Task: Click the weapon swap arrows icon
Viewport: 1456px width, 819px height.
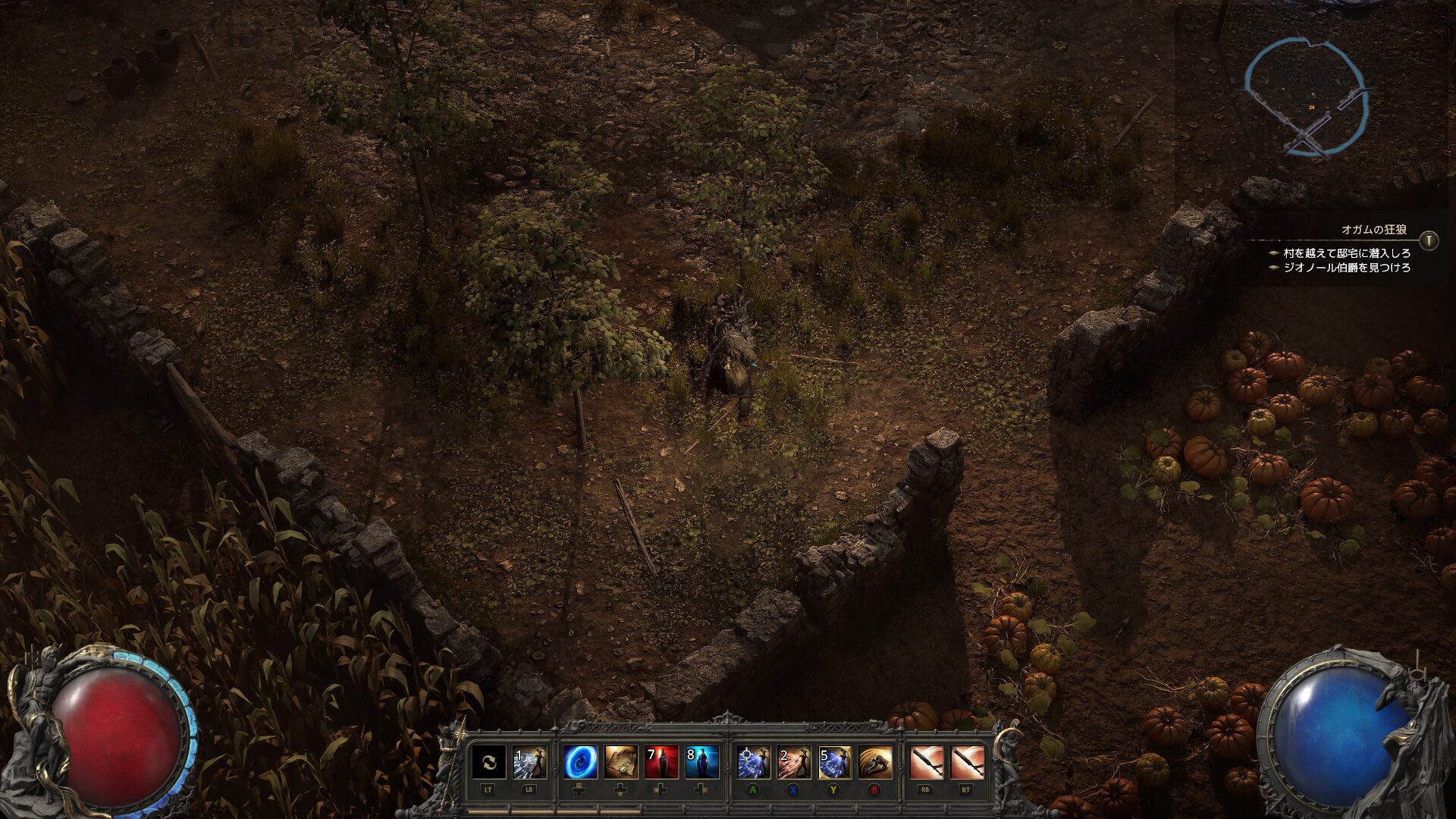Action: tap(488, 762)
